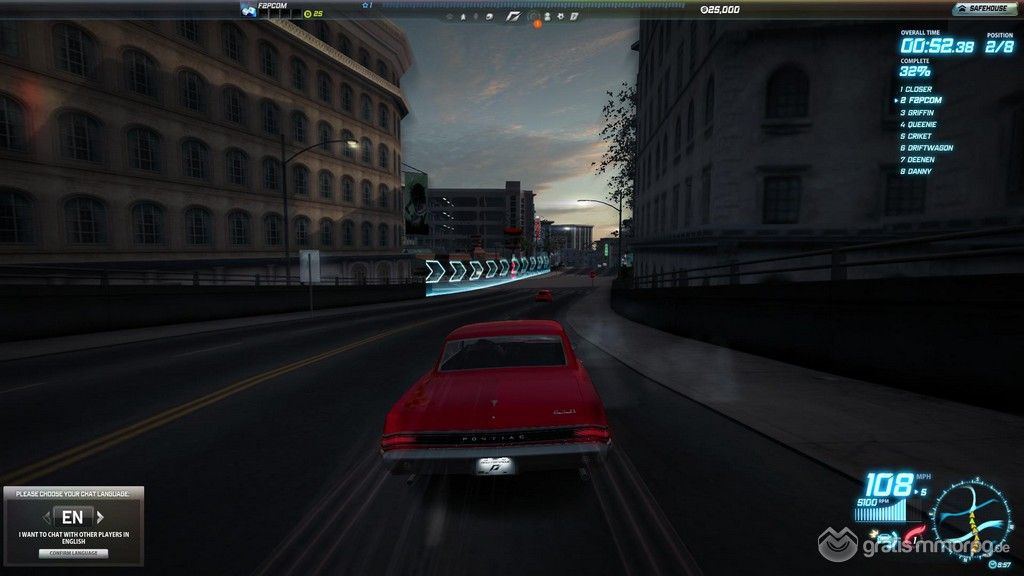Confirm the chat language selection
Image resolution: width=1024 pixels, height=576 pixels.
(72, 553)
